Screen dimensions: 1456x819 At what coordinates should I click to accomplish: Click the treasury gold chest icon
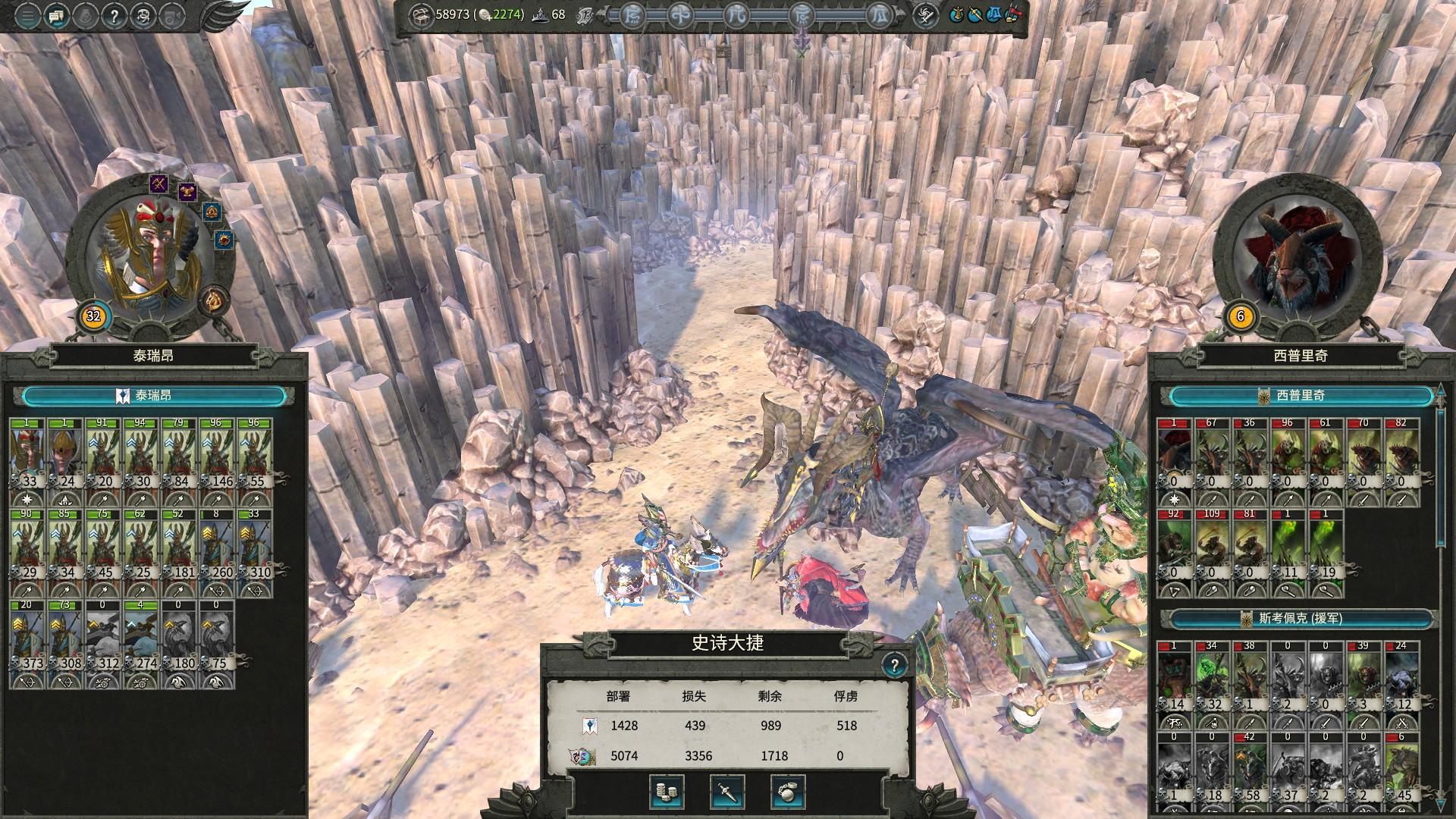coord(419,14)
